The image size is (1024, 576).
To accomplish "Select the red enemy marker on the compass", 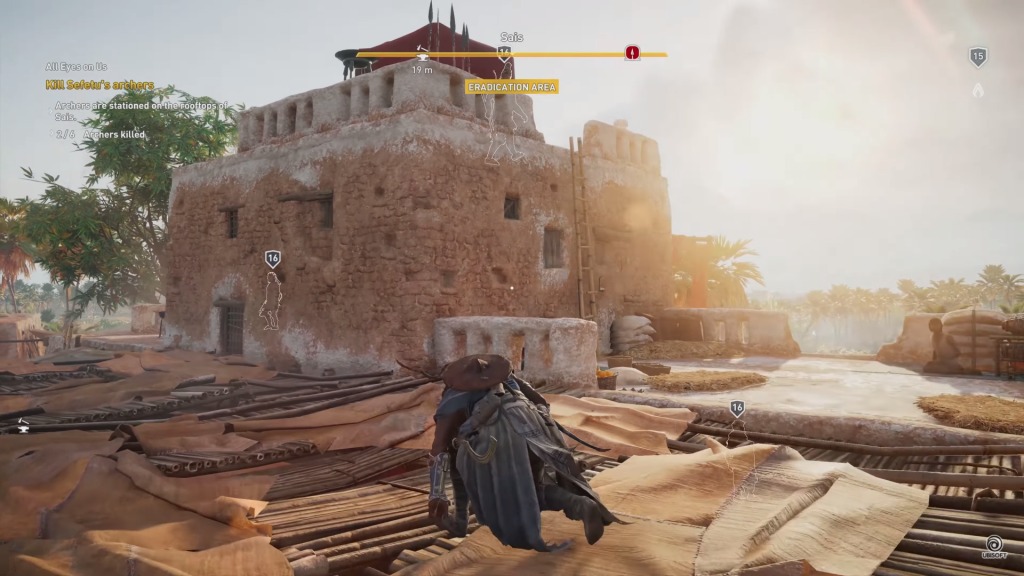I will [632, 53].
